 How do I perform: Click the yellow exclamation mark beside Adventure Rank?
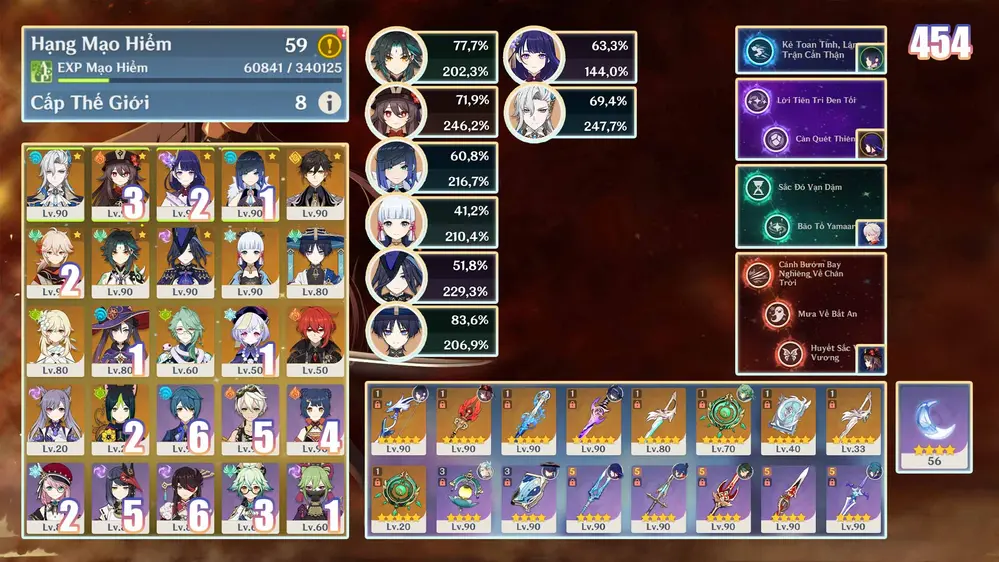coord(329,46)
